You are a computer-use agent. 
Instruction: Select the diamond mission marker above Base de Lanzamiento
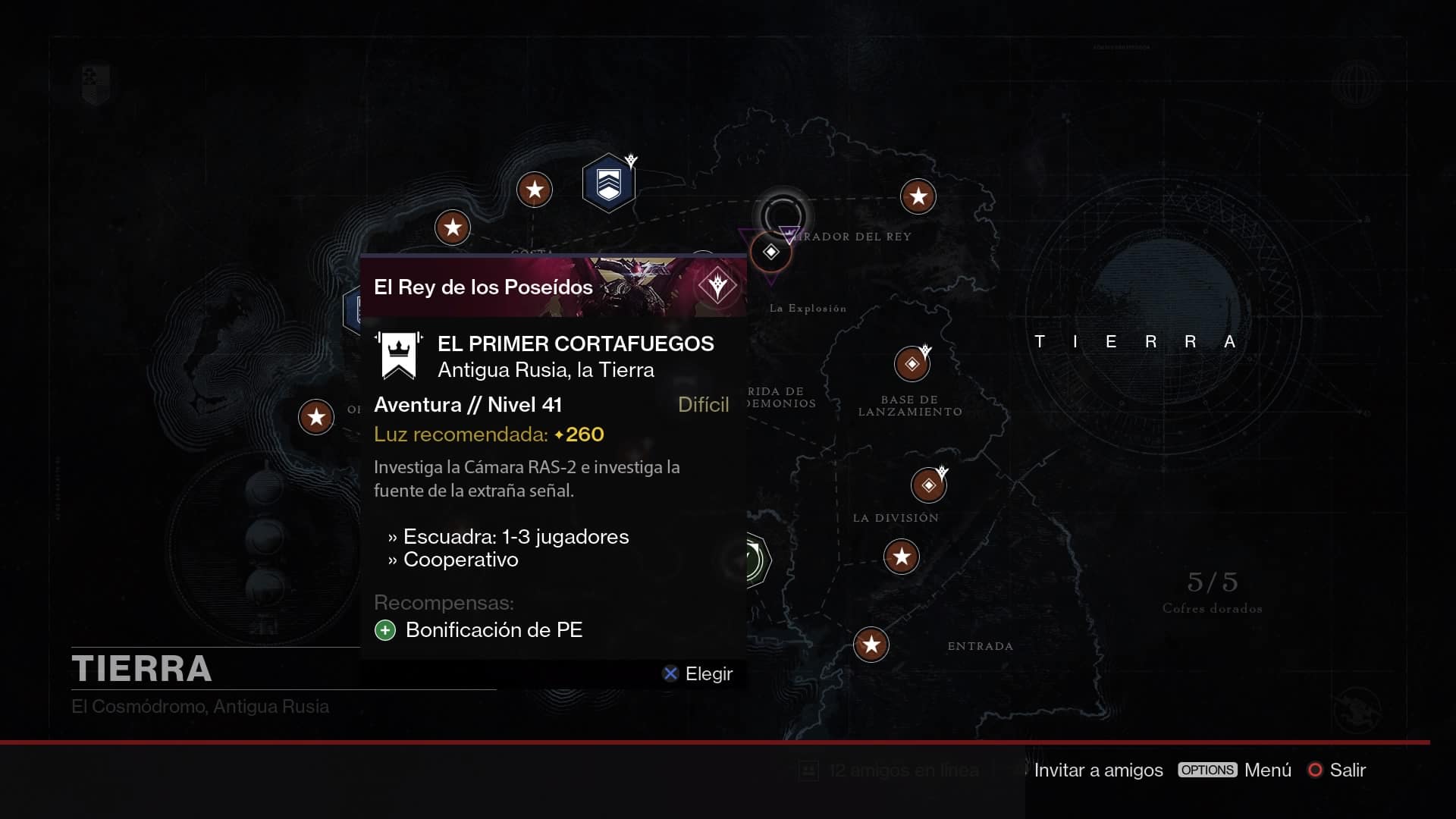912,364
